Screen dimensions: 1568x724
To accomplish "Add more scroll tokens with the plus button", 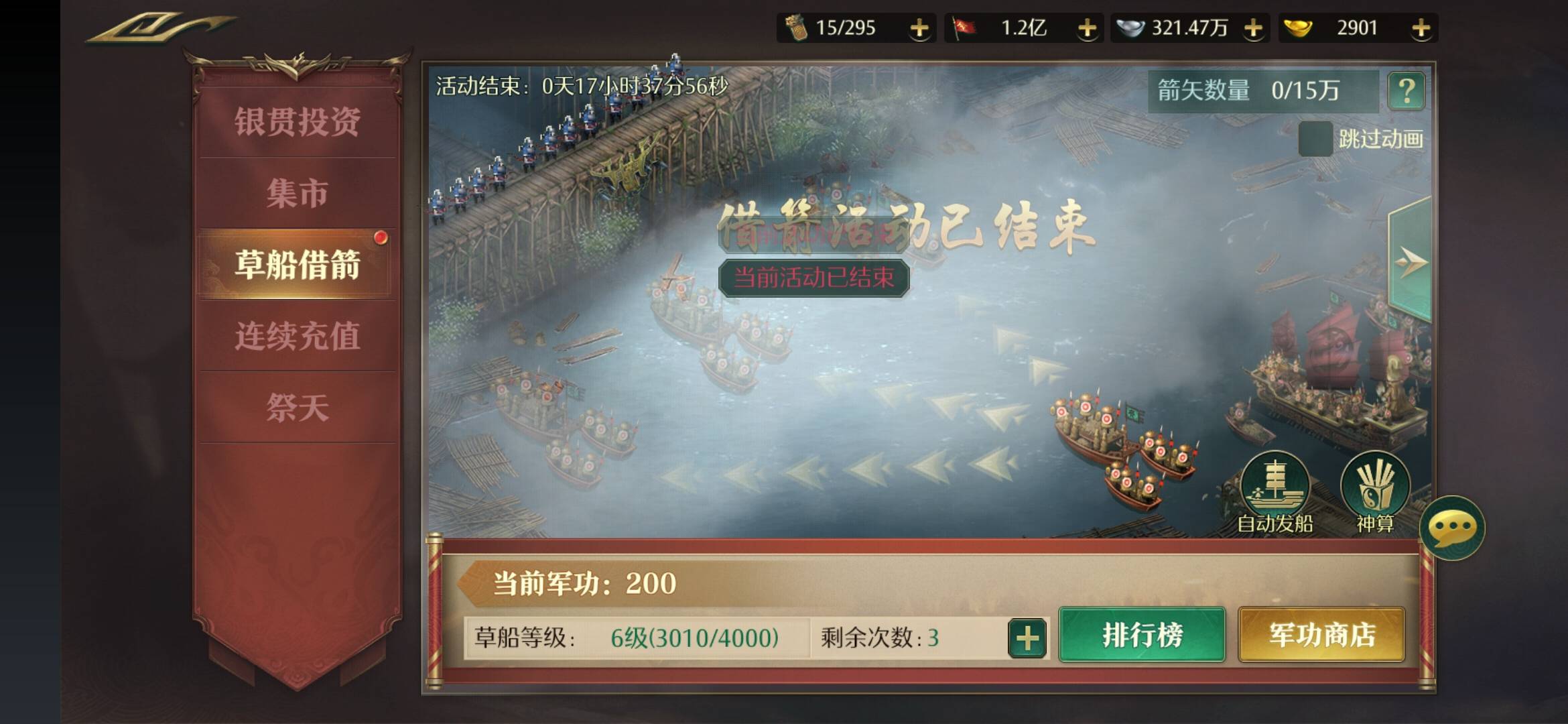I will click(x=919, y=28).
